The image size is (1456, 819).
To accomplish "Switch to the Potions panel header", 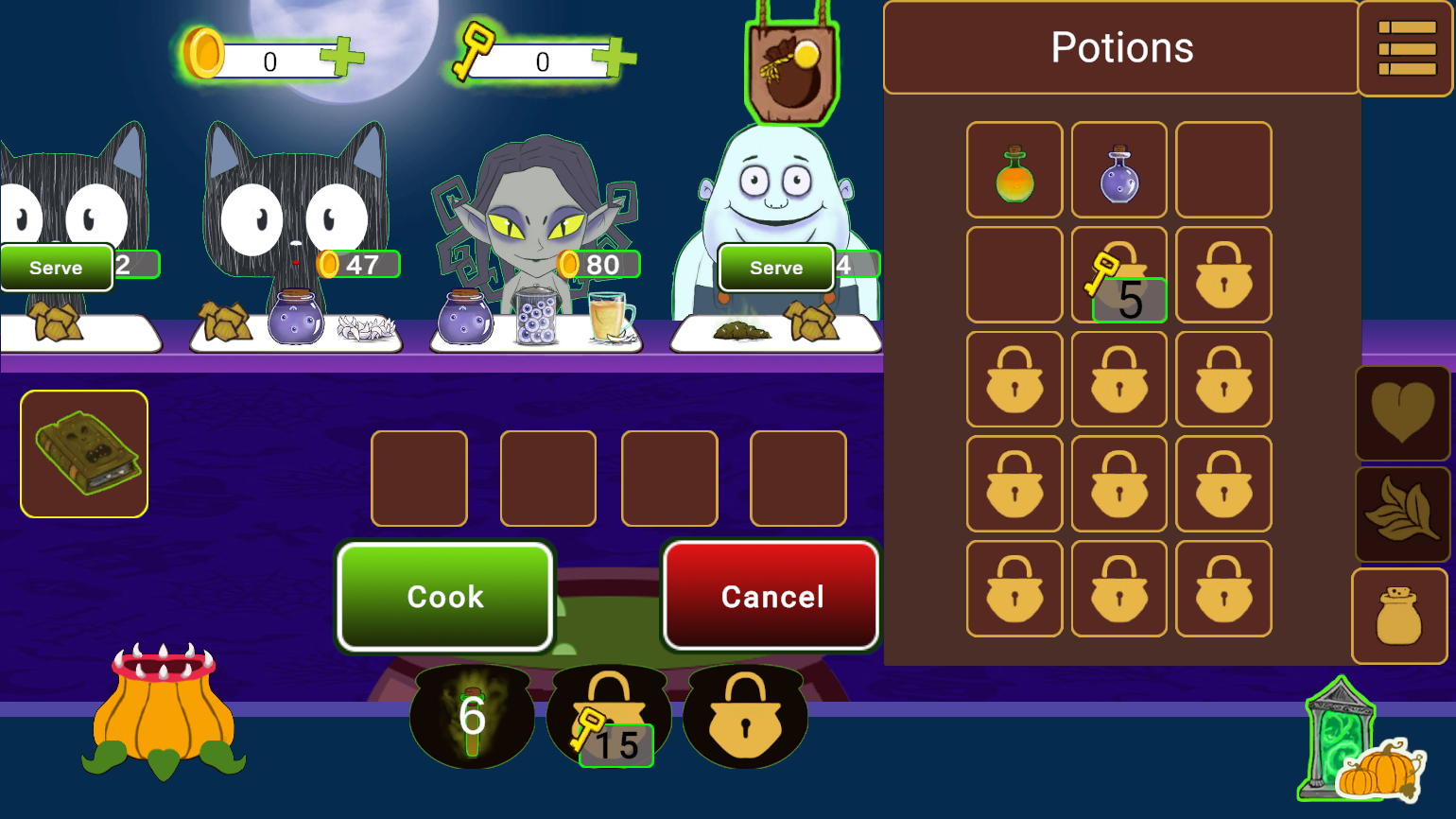I will click(1120, 47).
